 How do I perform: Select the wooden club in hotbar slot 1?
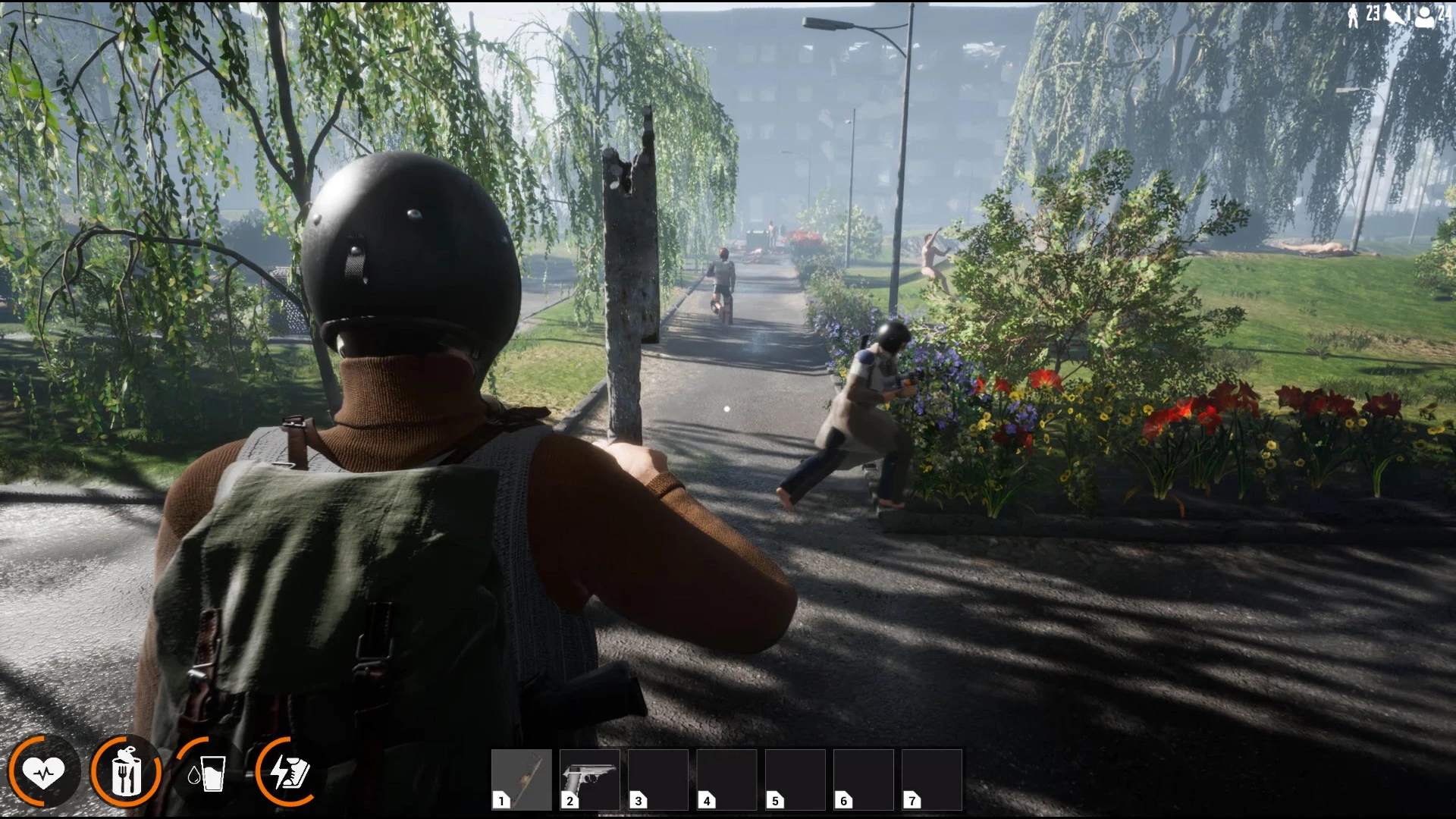522,779
